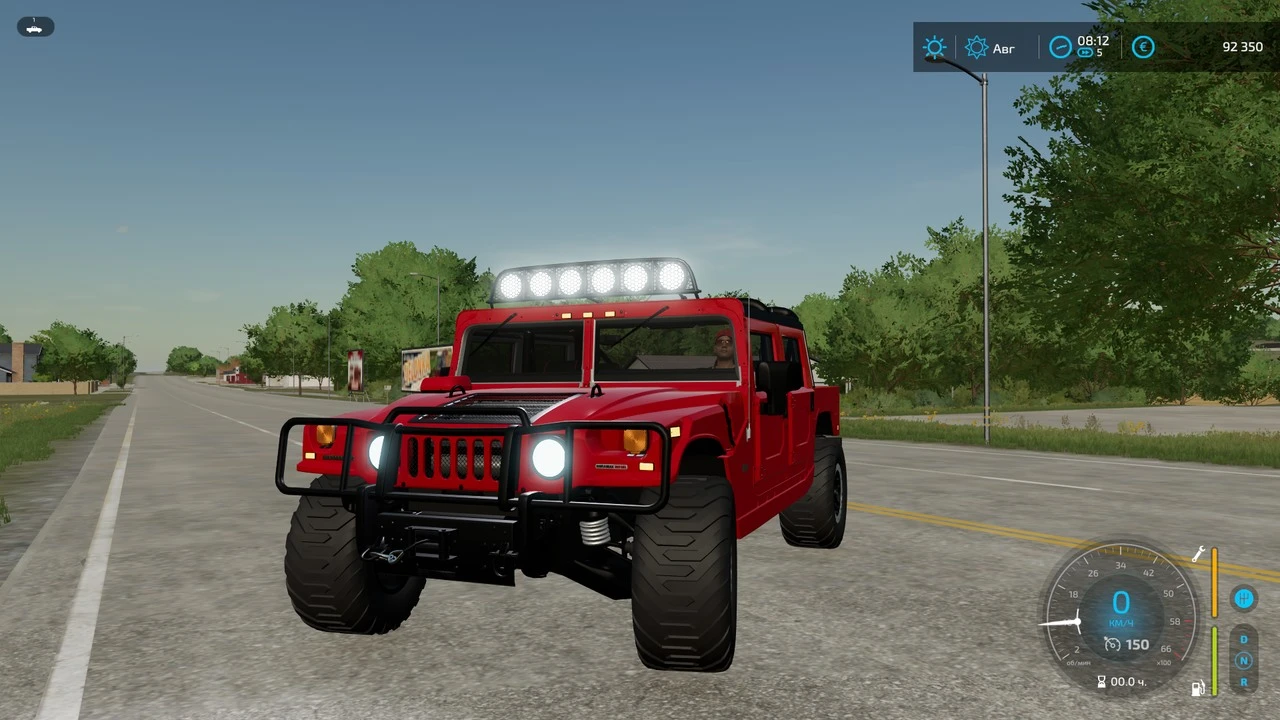The width and height of the screenshot is (1280, 720).
Task: Click the temperature sun icon
Action: (935, 47)
